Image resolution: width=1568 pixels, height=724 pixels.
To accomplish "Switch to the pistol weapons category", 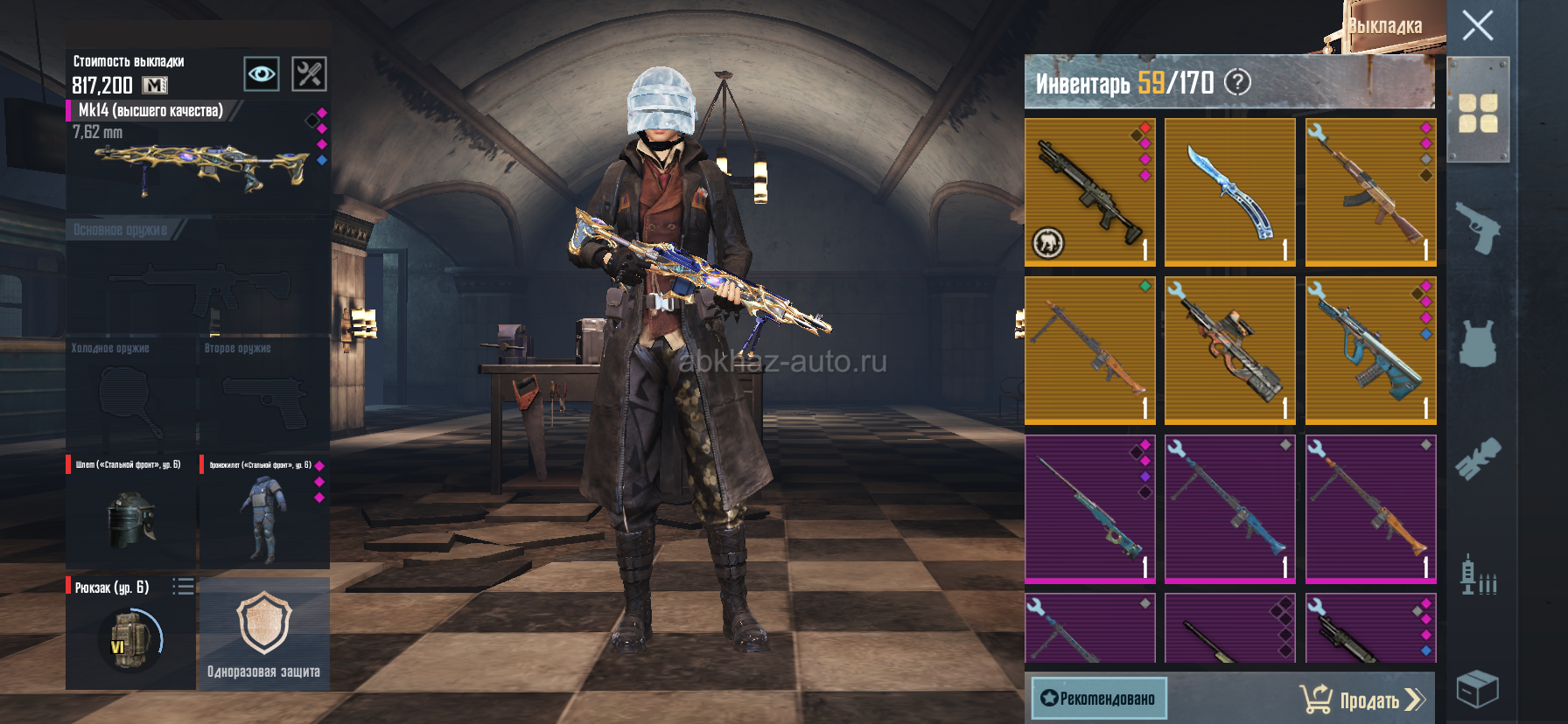I will coord(1478,227).
